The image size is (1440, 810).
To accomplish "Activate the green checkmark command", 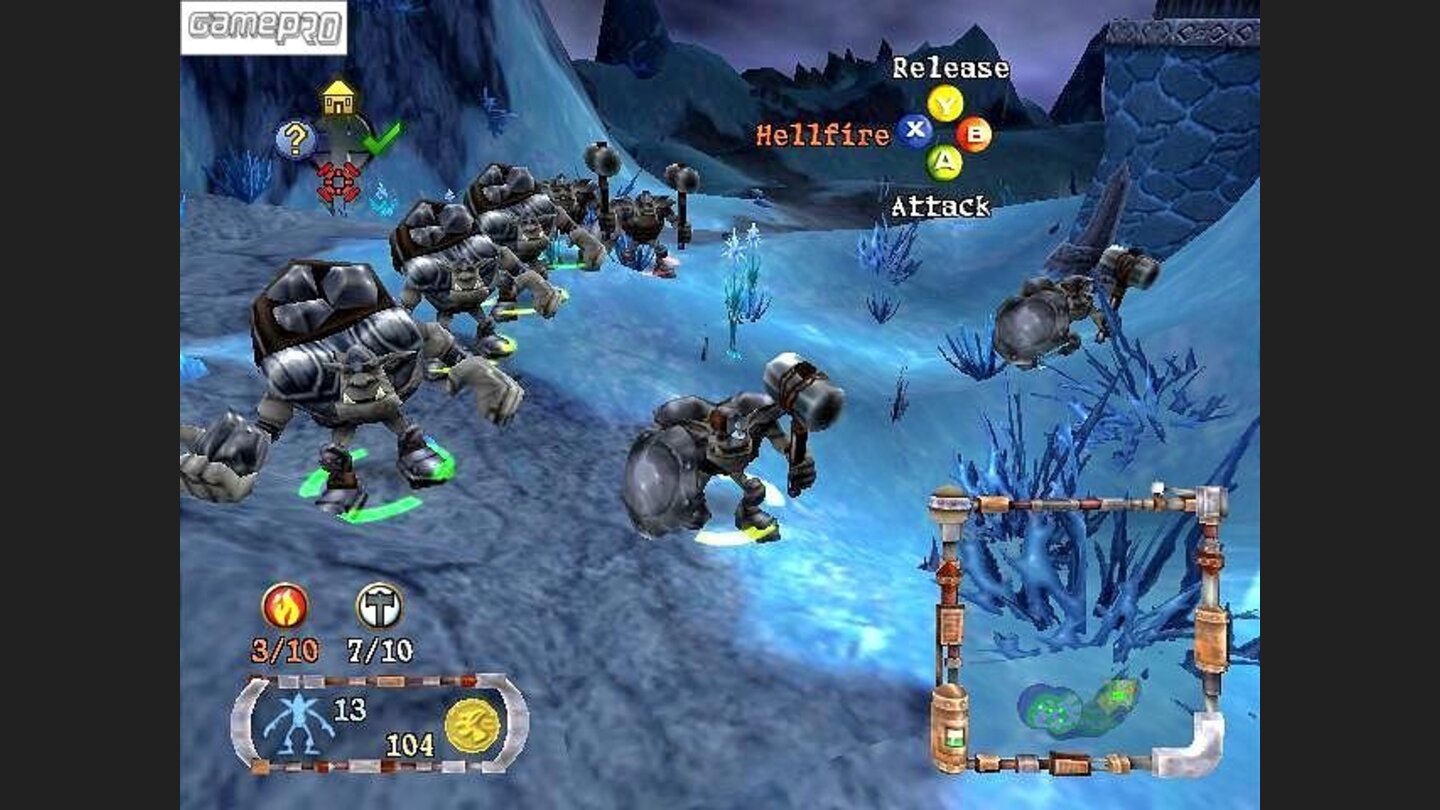I will pos(382,137).
